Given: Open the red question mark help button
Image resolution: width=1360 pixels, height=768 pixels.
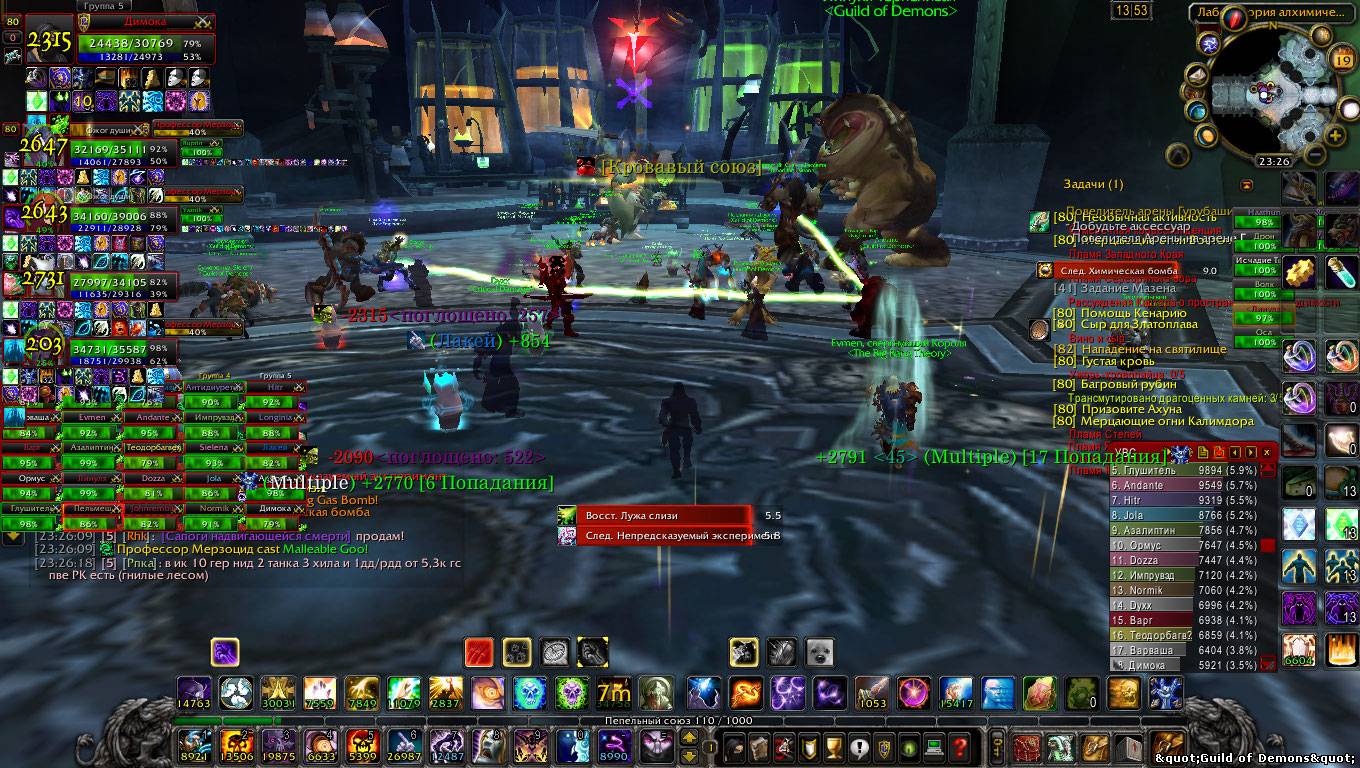Looking at the screenshot, I should pyautogui.click(x=960, y=746).
